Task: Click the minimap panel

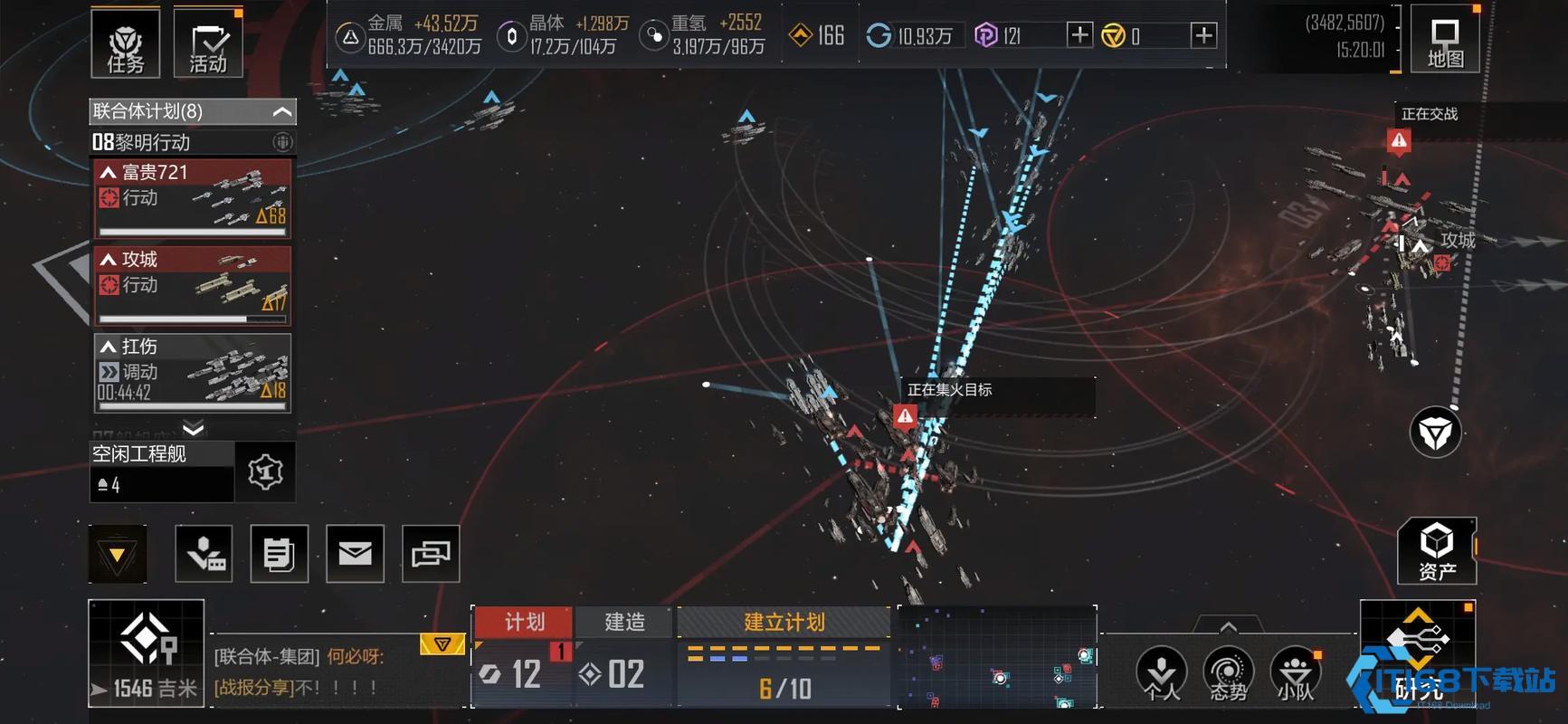Action: (996, 657)
